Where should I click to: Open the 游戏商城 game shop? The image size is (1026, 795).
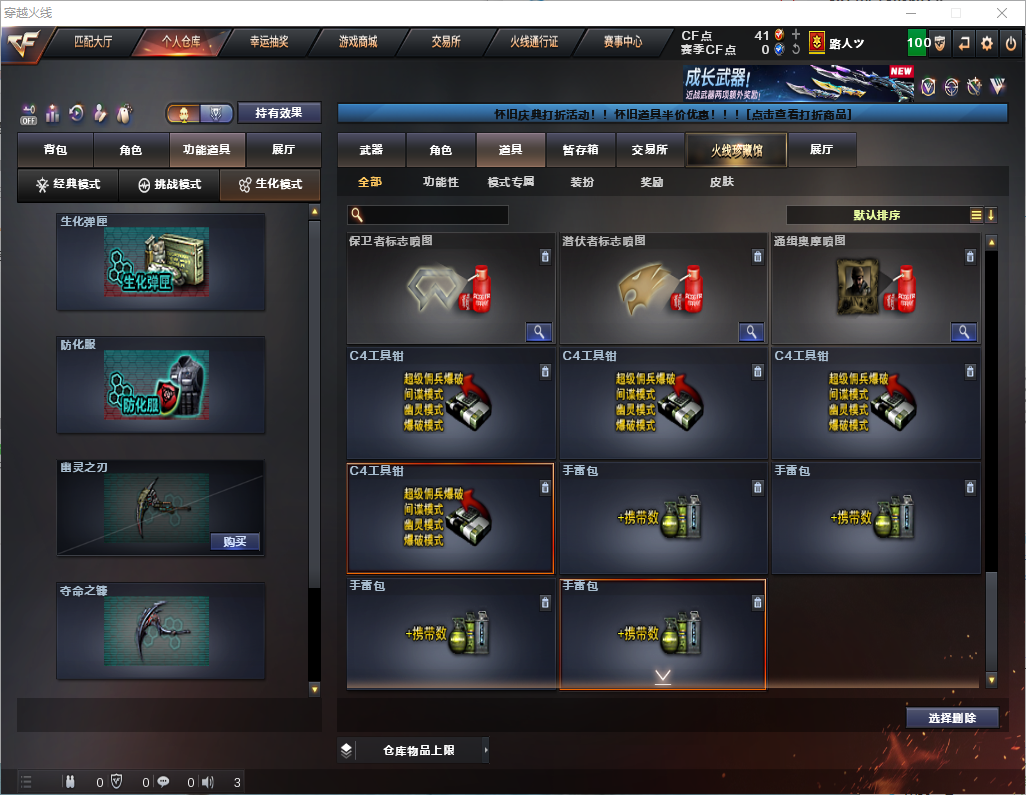(358, 42)
